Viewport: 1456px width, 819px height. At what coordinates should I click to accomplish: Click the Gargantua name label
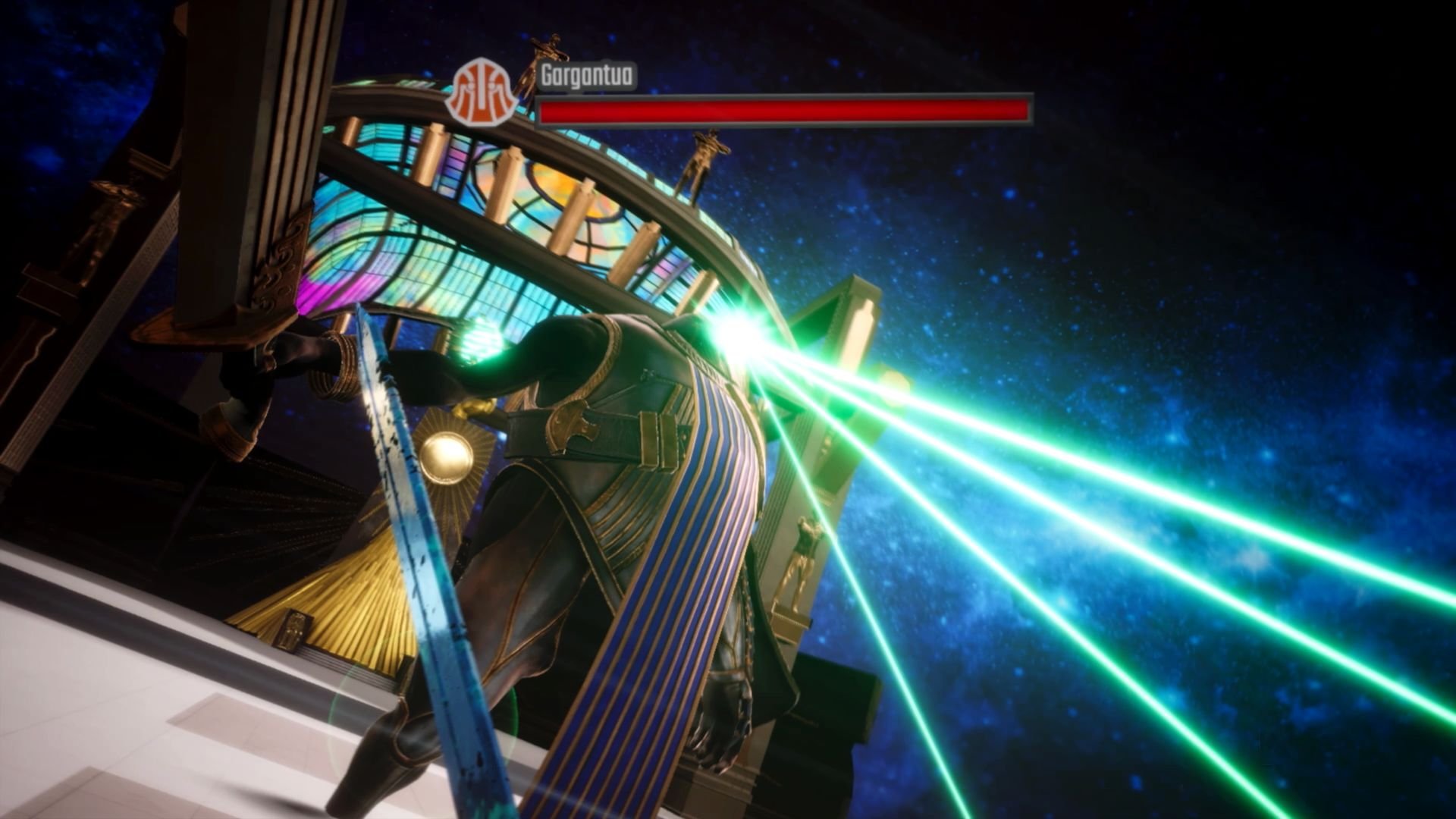click(x=588, y=76)
